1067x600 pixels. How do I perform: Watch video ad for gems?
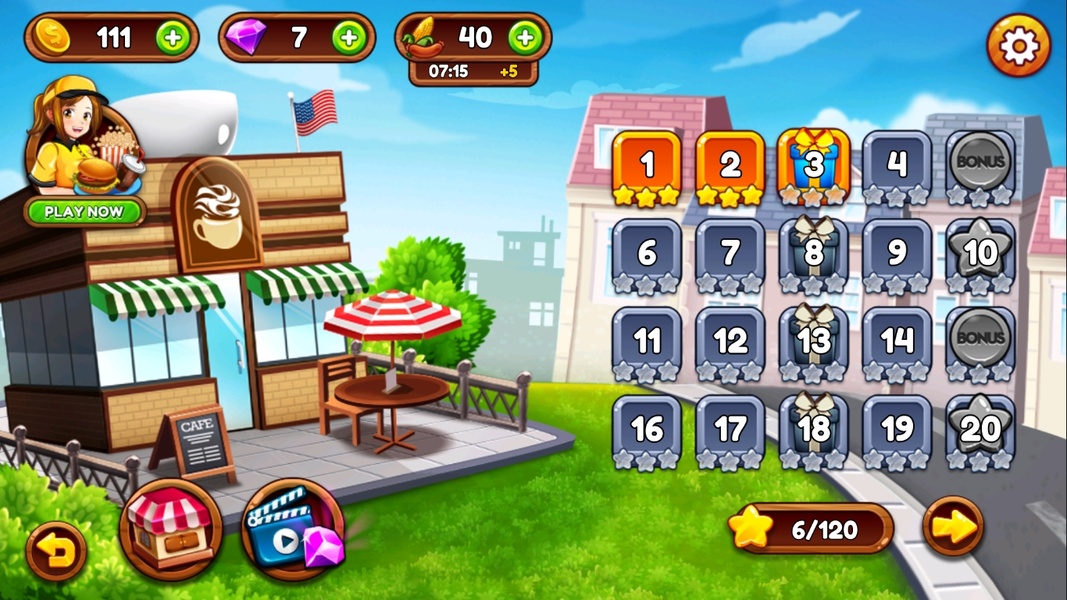[x=292, y=530]
